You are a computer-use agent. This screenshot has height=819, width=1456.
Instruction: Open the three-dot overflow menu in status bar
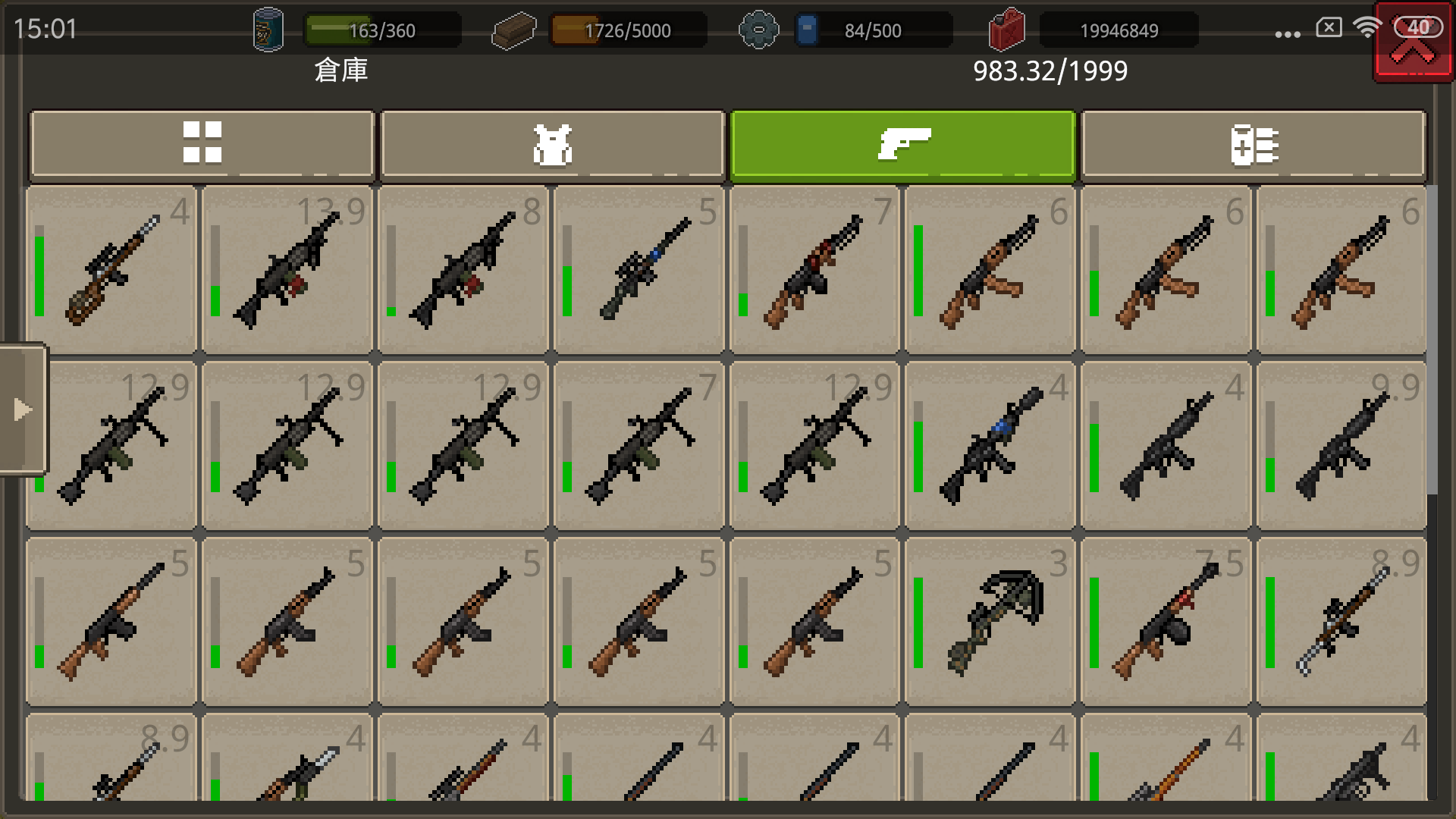[x=1288, y=34]
